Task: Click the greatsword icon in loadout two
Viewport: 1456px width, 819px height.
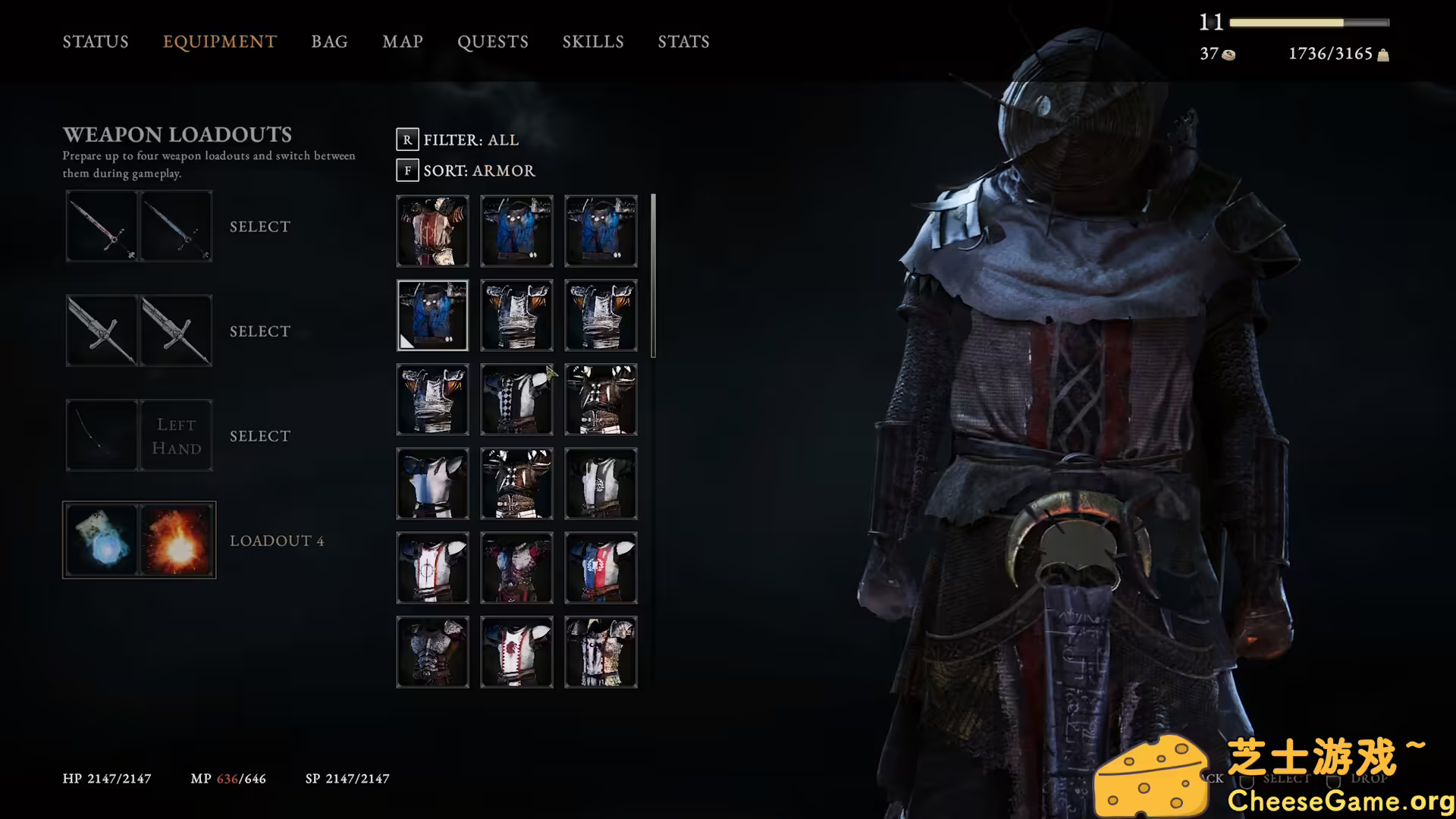Action: pos(102,331)
